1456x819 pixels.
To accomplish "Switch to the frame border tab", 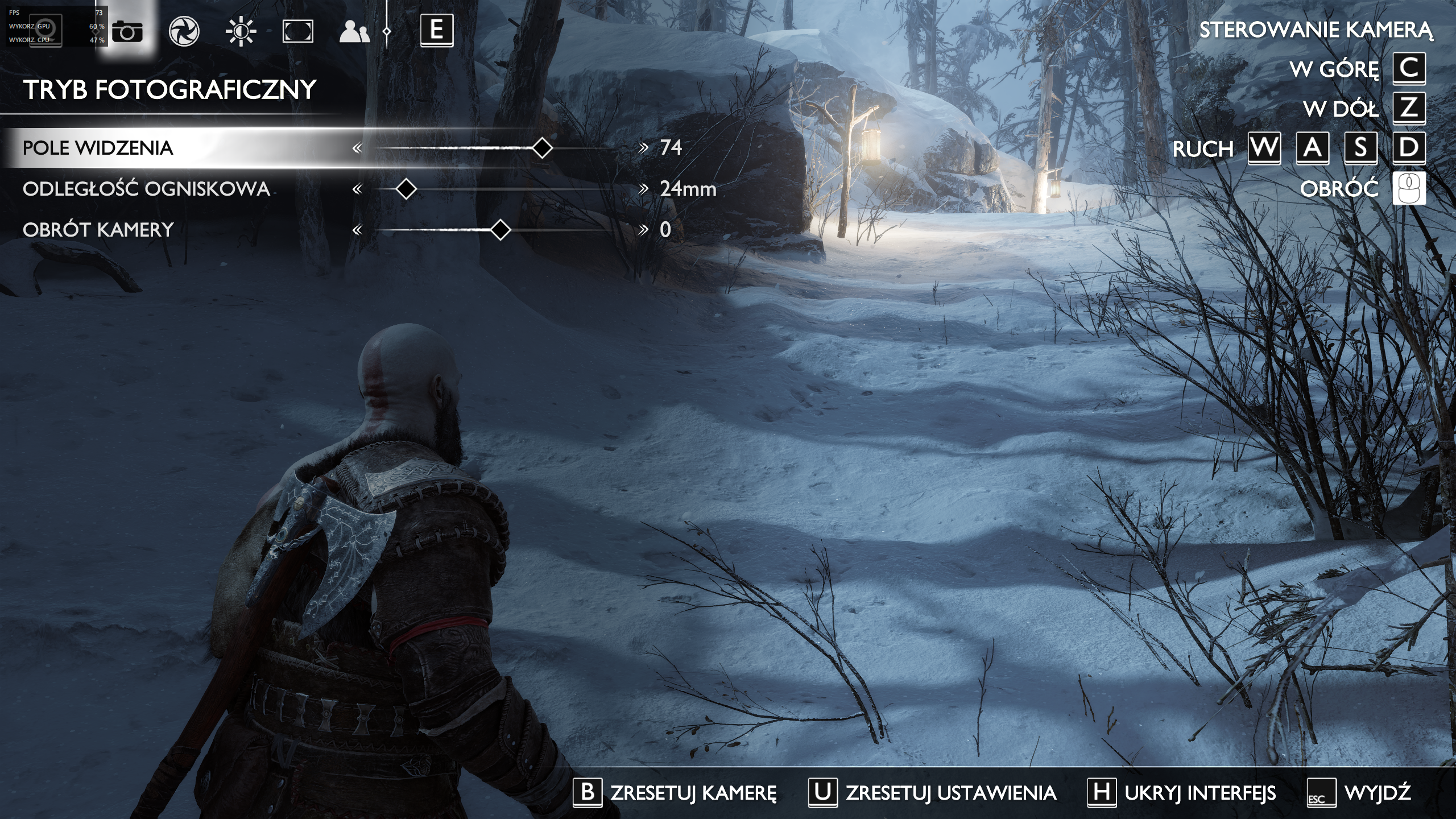I will tap(298, 31).
